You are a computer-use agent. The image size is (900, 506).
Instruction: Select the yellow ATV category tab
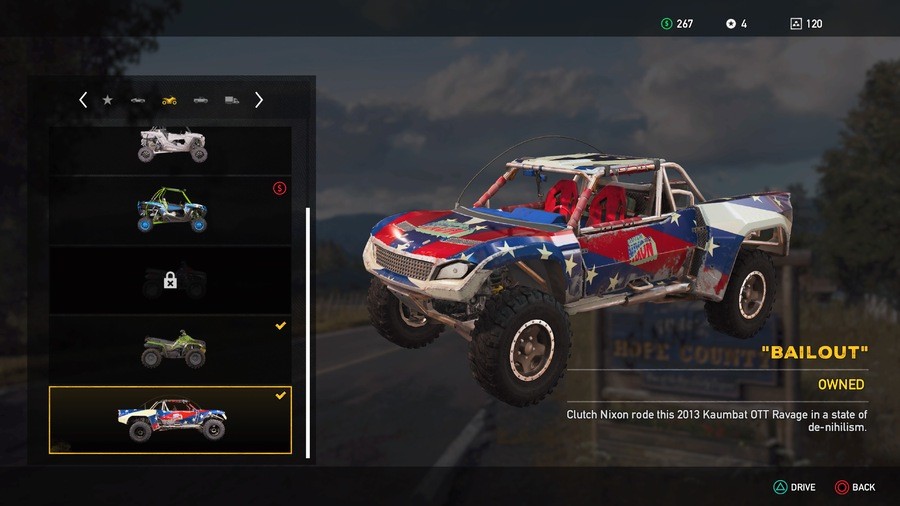(169, 100)
